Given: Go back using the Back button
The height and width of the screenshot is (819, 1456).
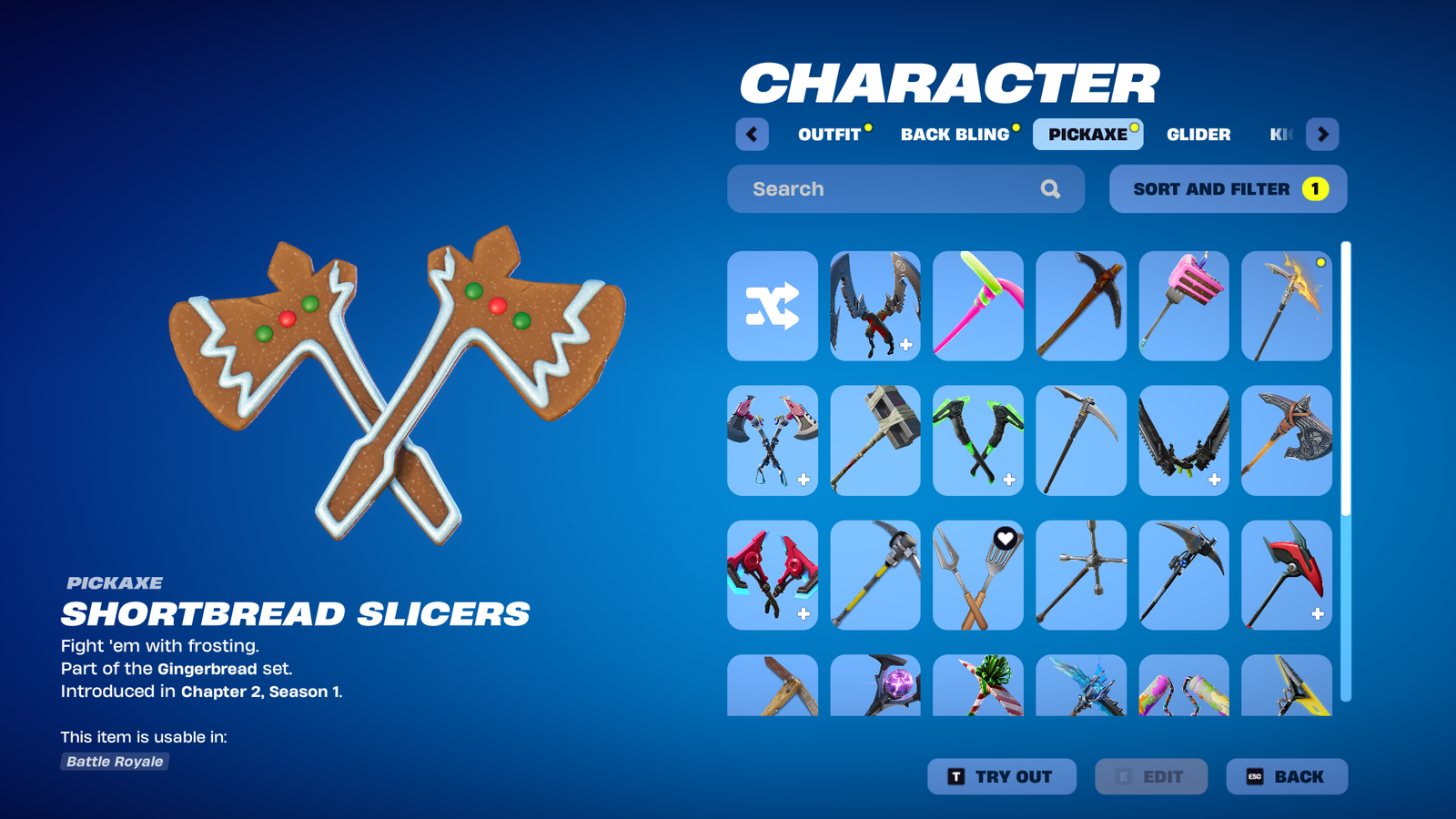Looking at the screenshot, I should click(x=1287, y=777).
